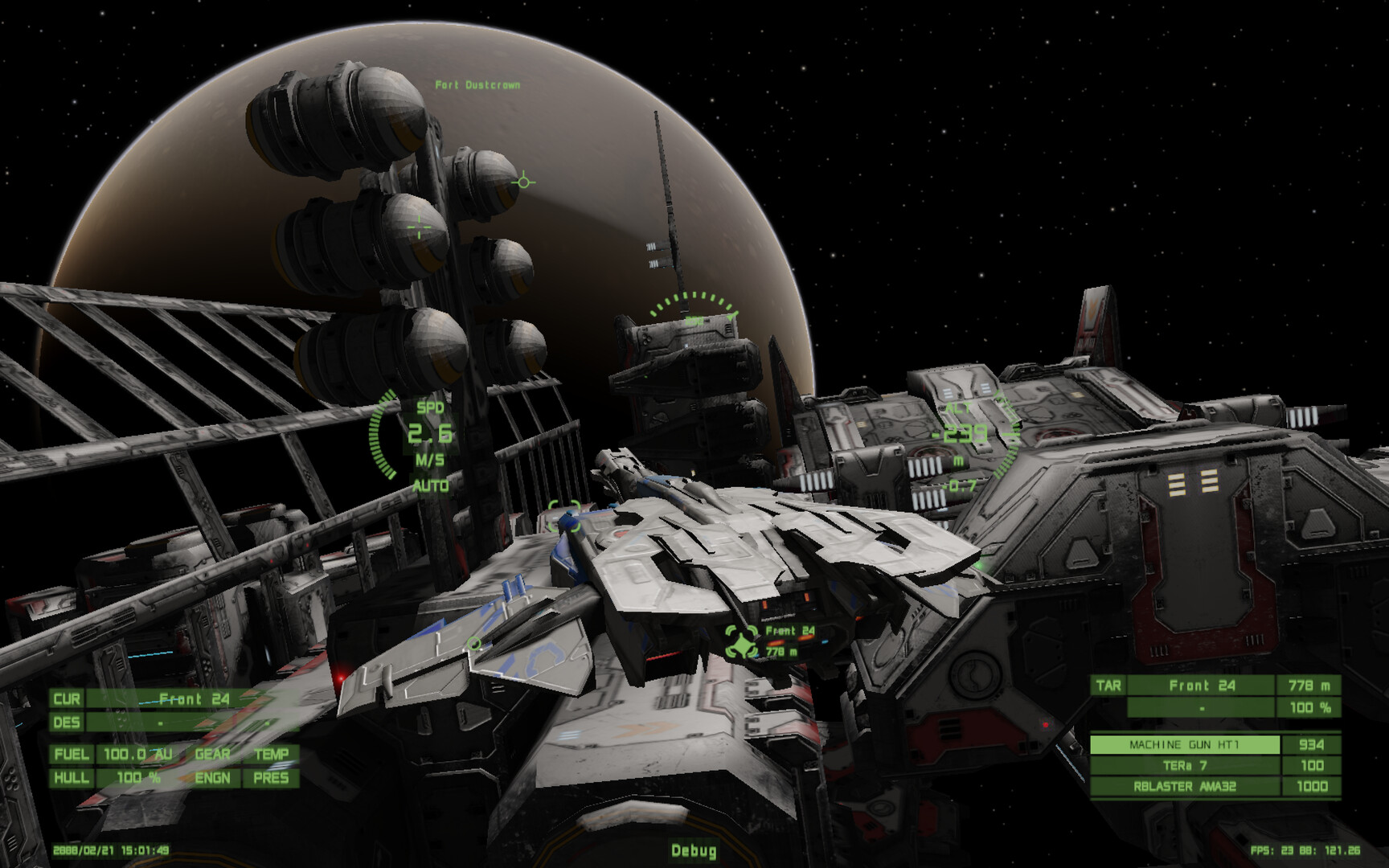Open the Debug menu
This screenshot has height=868, width=1389.
(x=694, y=848)
